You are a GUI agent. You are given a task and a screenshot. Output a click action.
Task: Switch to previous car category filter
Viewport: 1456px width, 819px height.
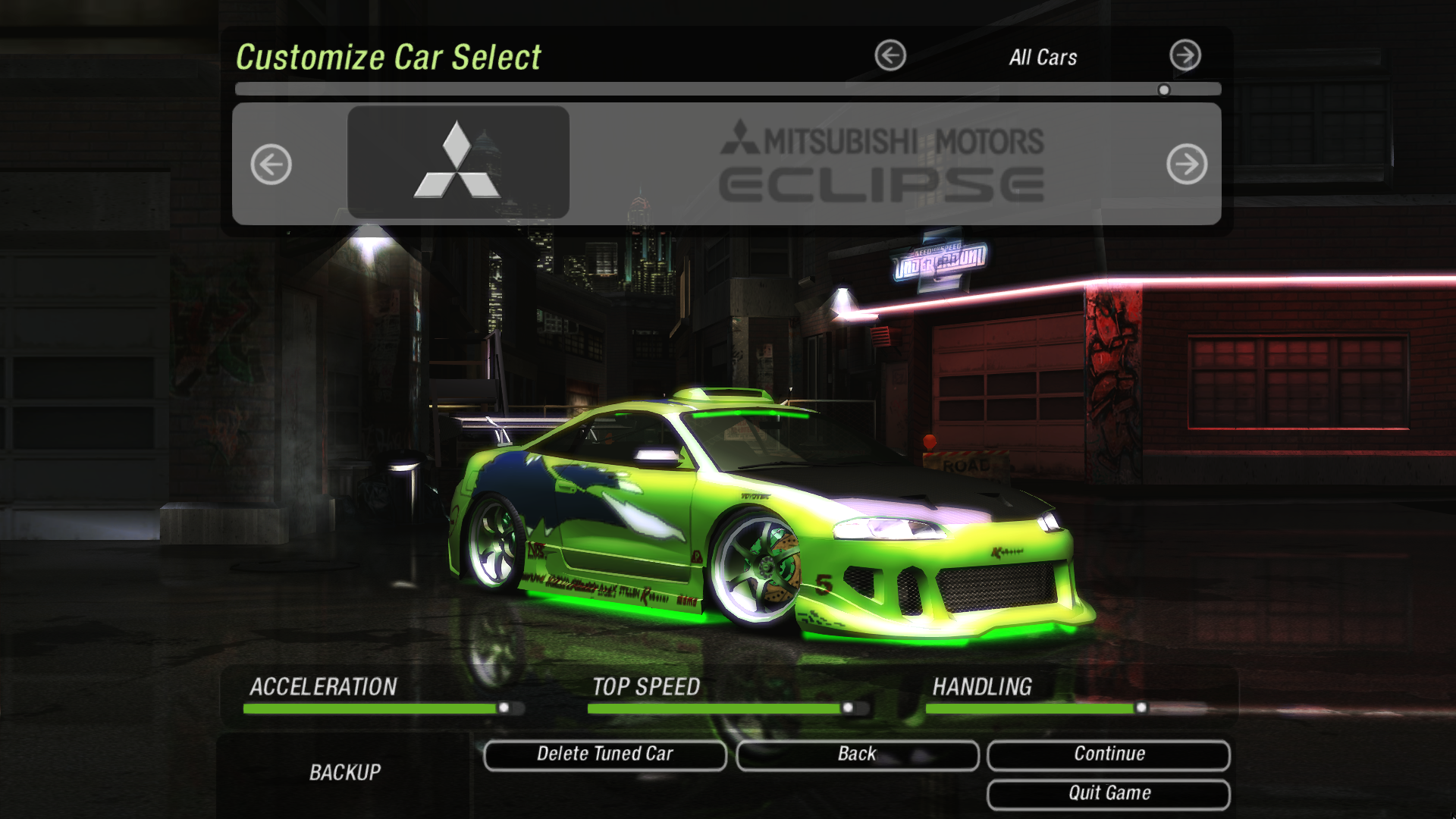pos(890,55)
